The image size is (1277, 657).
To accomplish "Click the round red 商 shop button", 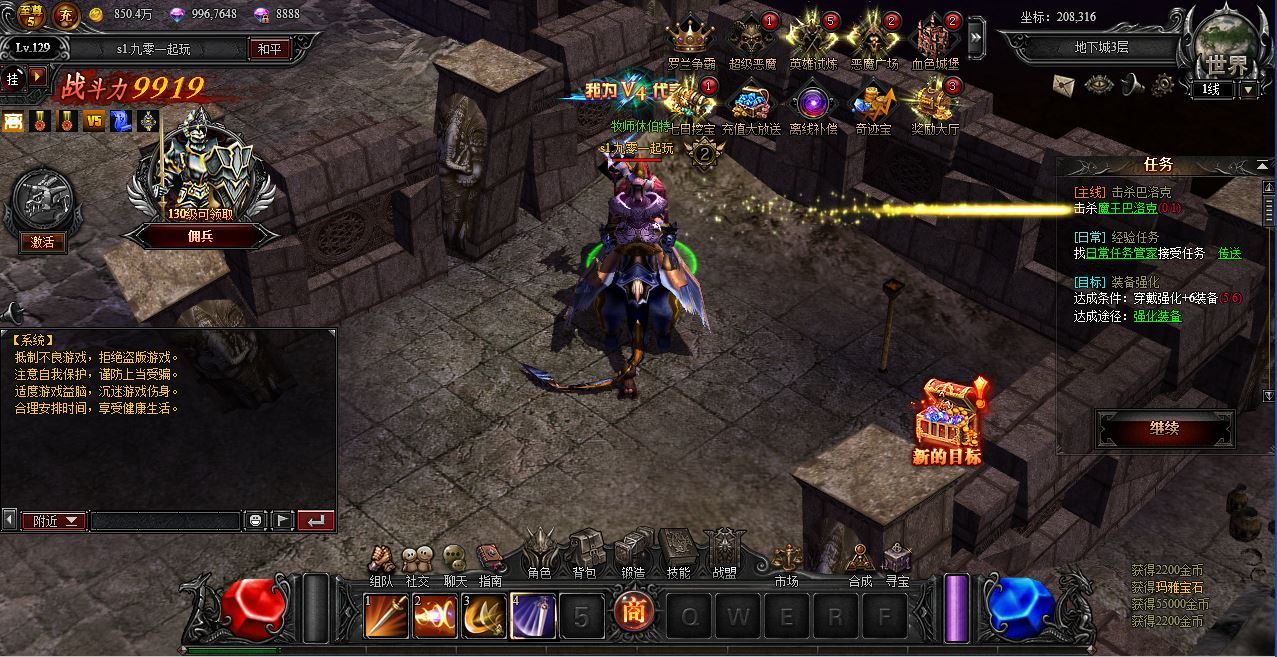I will pyautogui.click(x=633, y=611).
